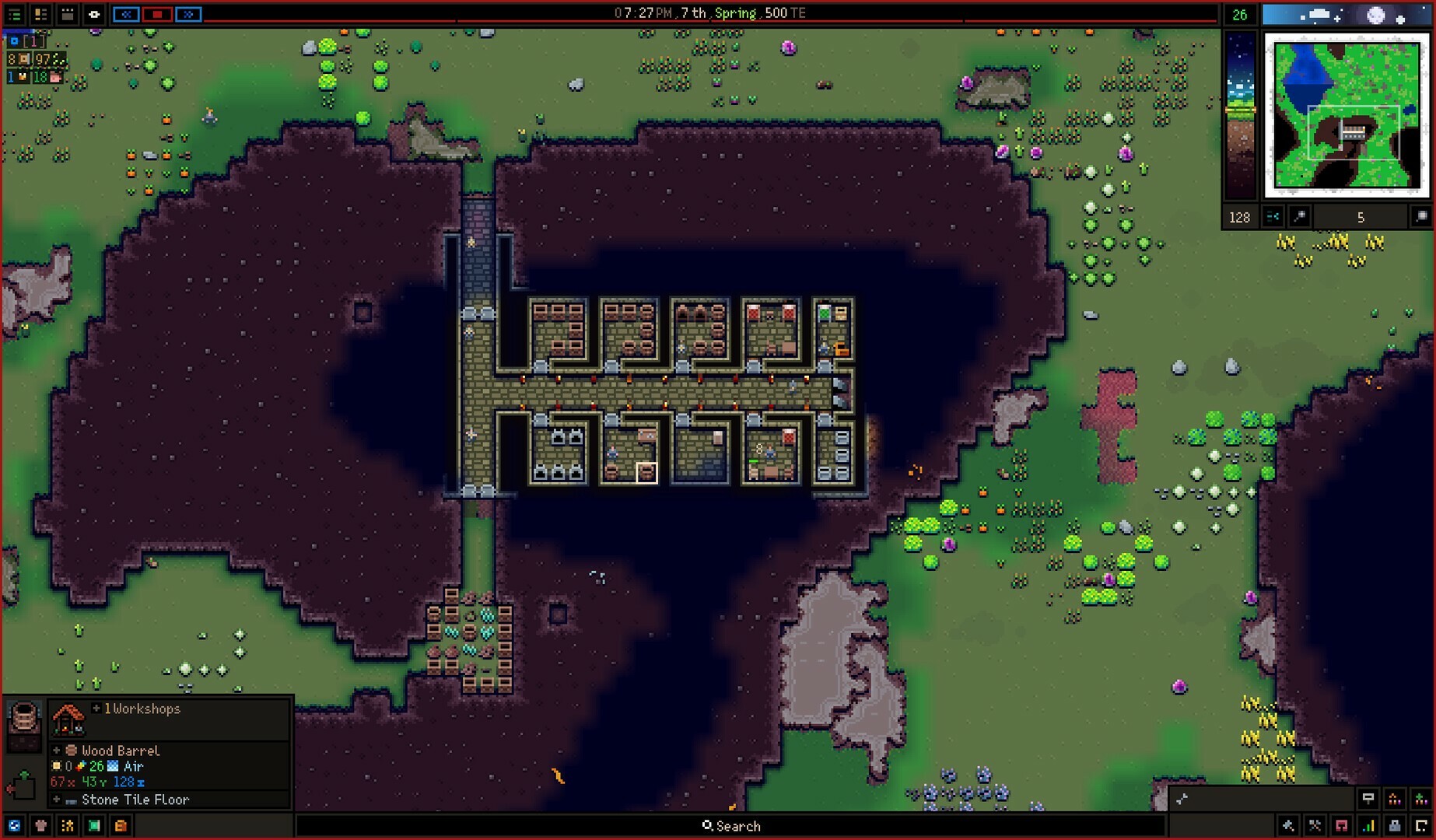Screen dimensions: 1436x840
Task: Open the green list menu icon
Action: click(15, 14)
